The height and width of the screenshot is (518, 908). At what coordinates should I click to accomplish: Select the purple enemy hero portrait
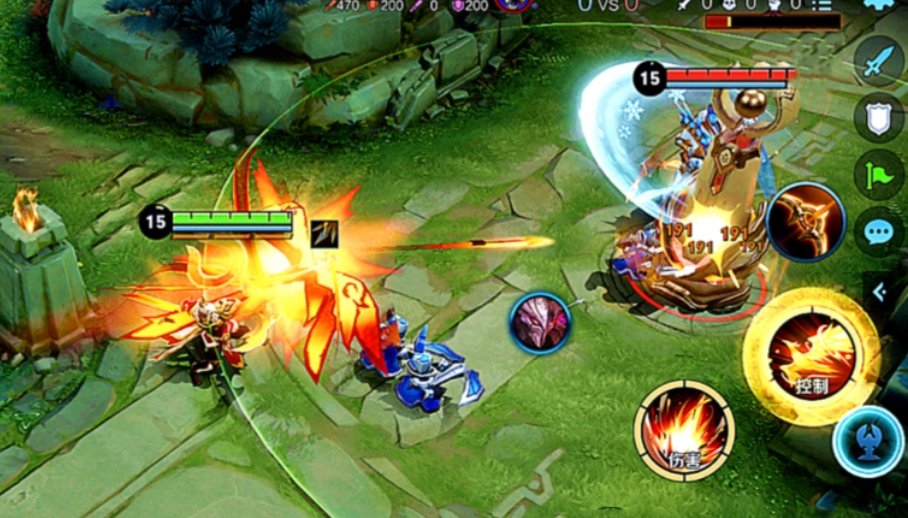pos(541,323)
